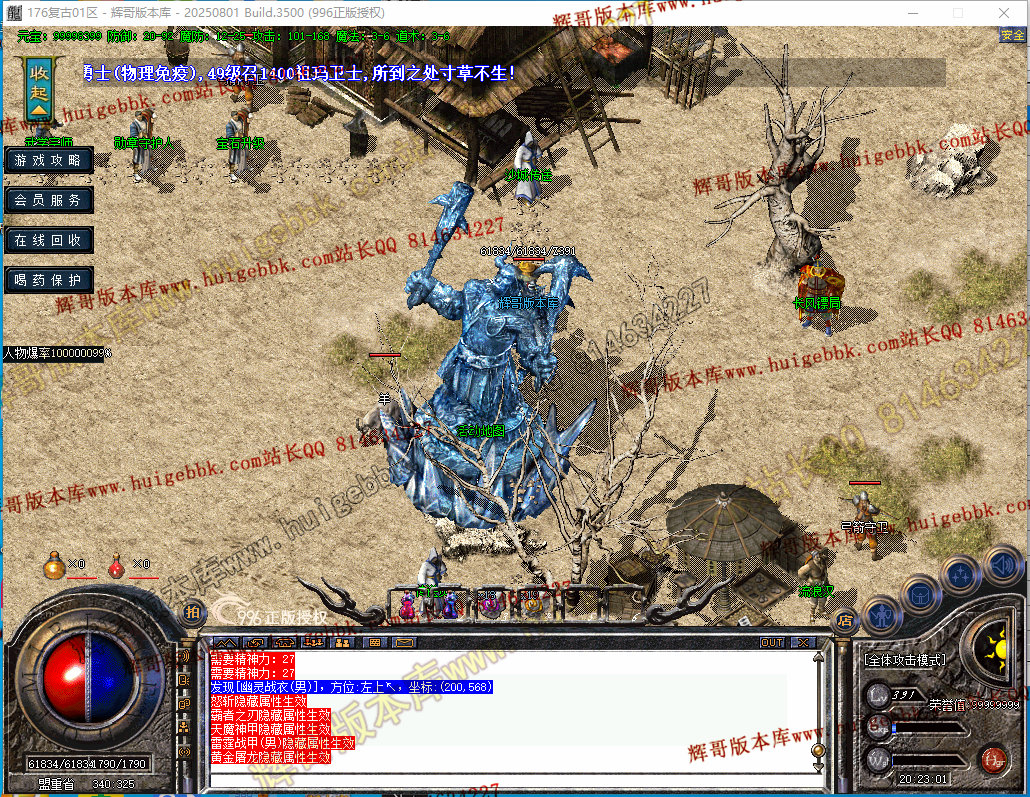Select the red potion quick slot
1030x797 pixels.
[117, 566]
